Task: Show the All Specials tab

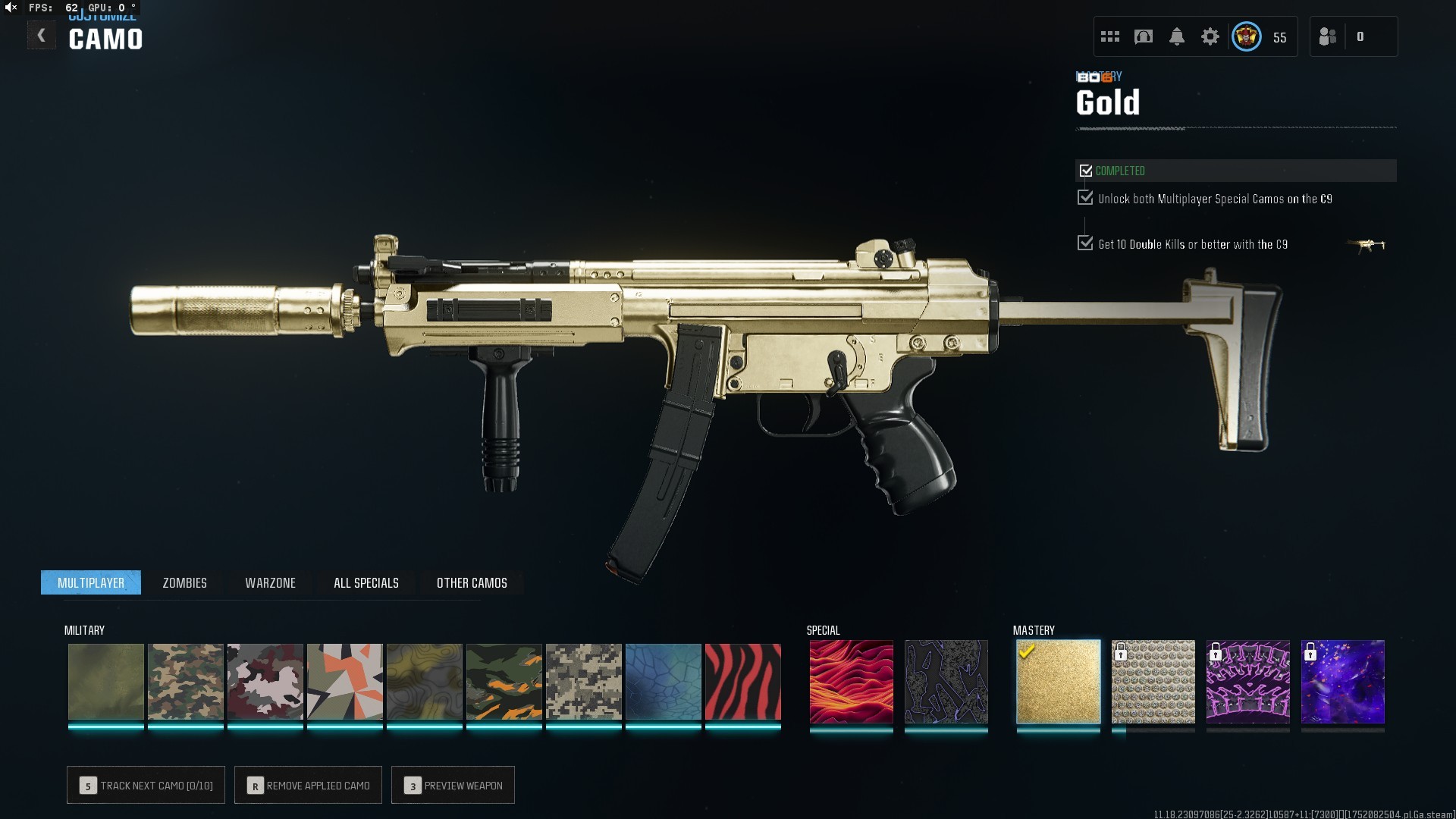Action: [366, 582]
